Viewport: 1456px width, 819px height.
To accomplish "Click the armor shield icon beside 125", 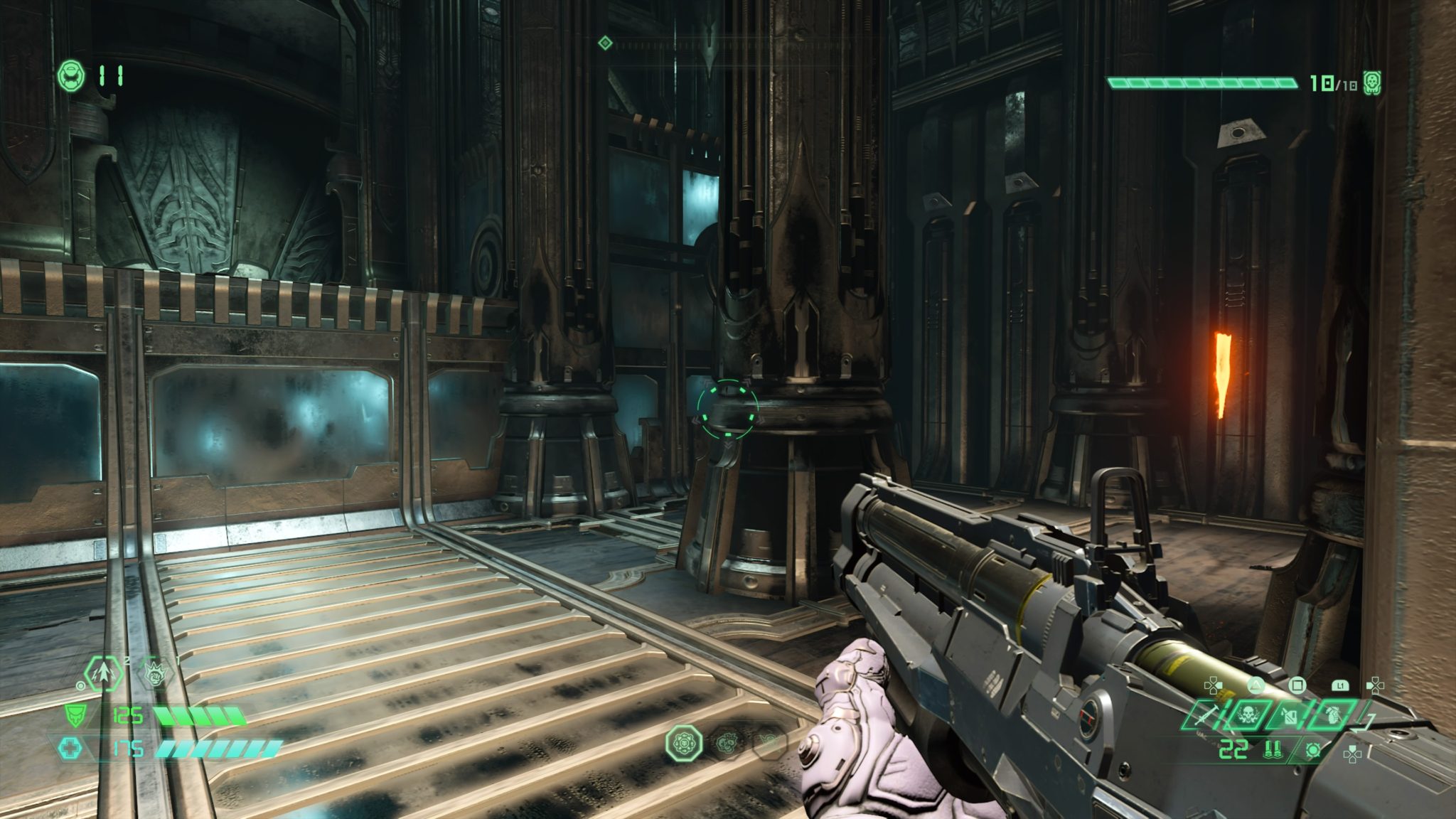I will [75, 717].
